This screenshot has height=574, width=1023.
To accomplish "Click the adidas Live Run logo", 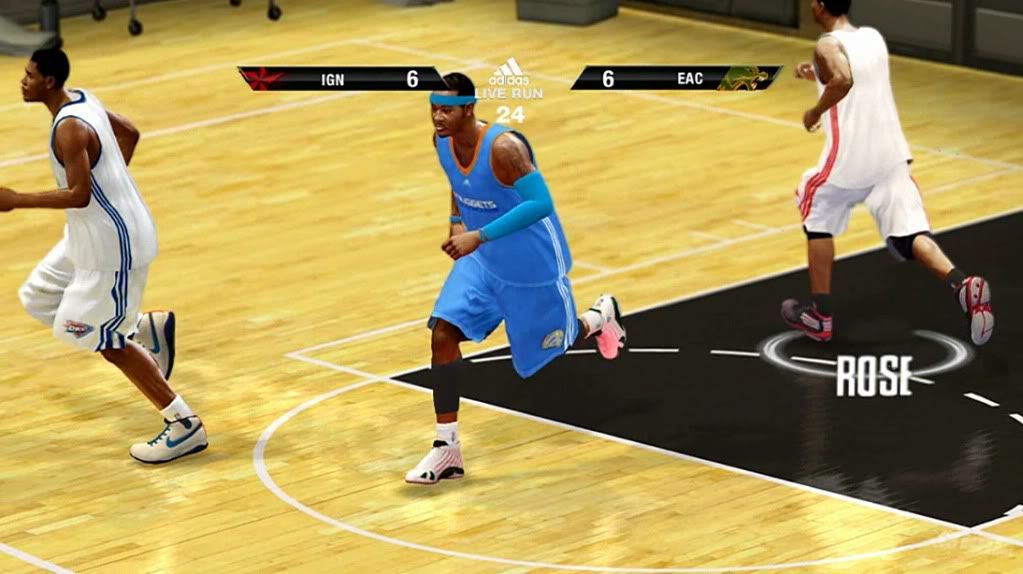I will click(x=509, y=78).
